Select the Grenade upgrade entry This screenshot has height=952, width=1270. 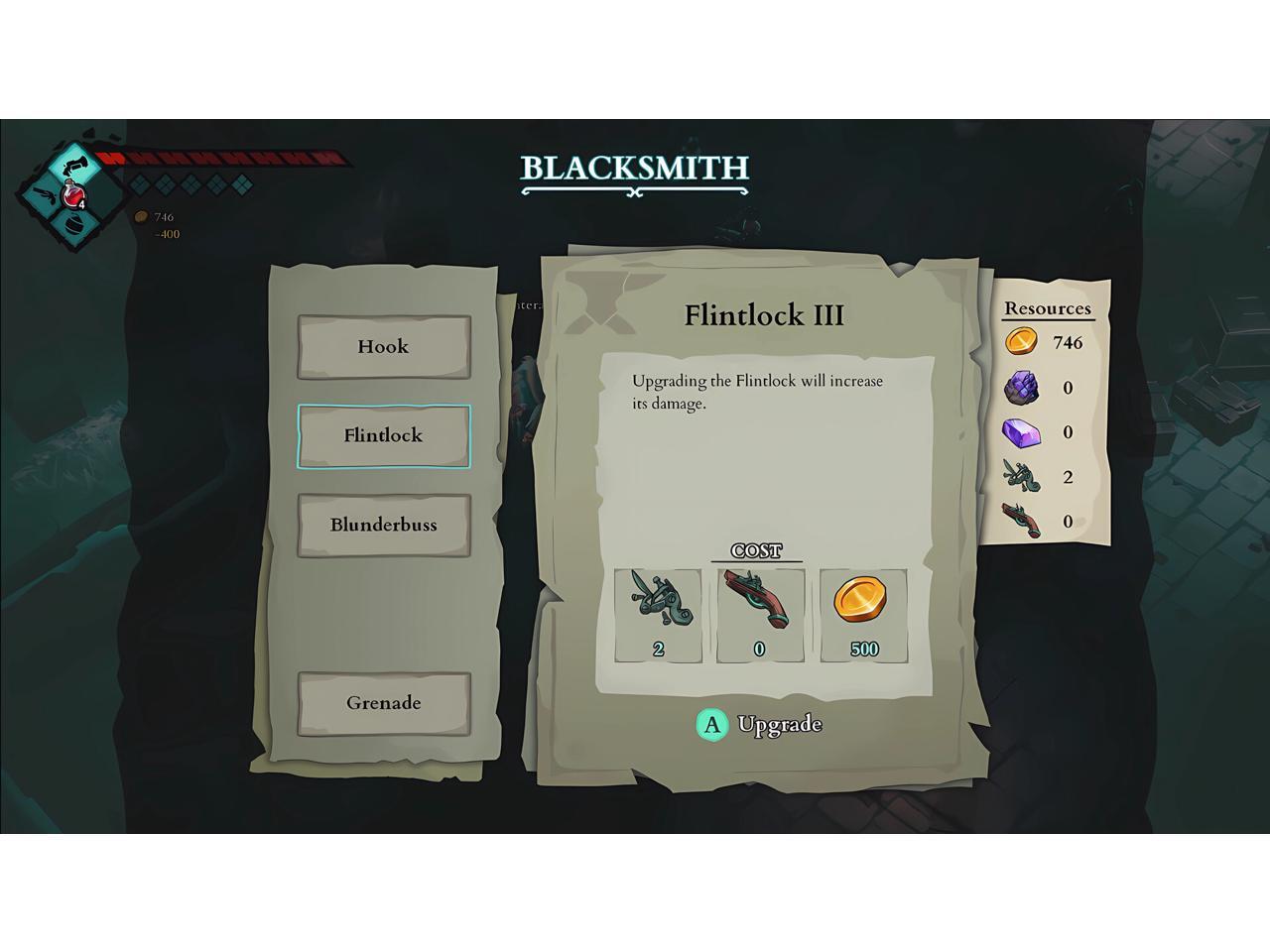(384, 703)
